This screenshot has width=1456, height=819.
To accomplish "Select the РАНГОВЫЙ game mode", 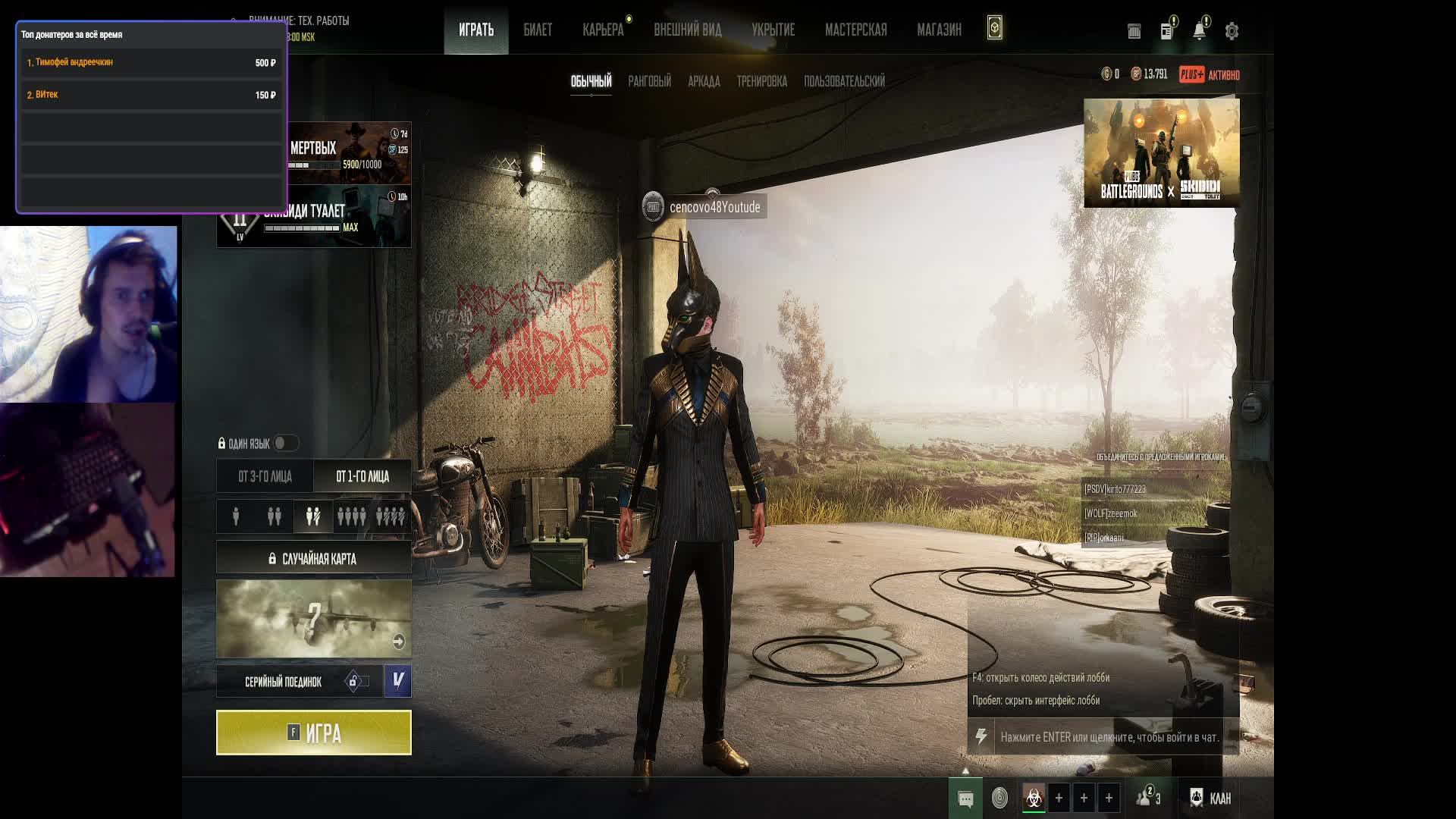I will (649, 81).
